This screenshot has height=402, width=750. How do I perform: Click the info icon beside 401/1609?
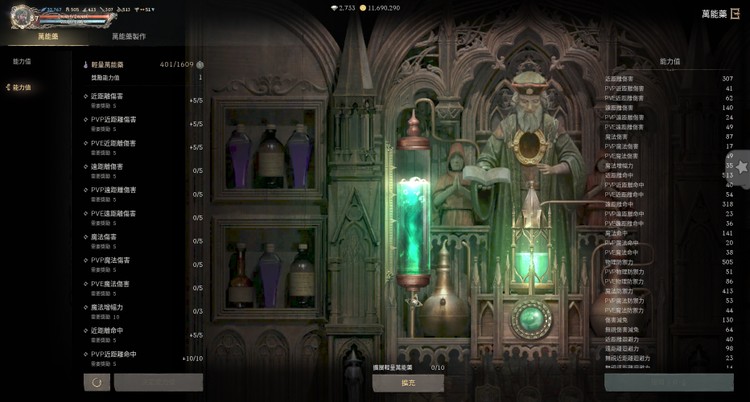tap(200, 64)
